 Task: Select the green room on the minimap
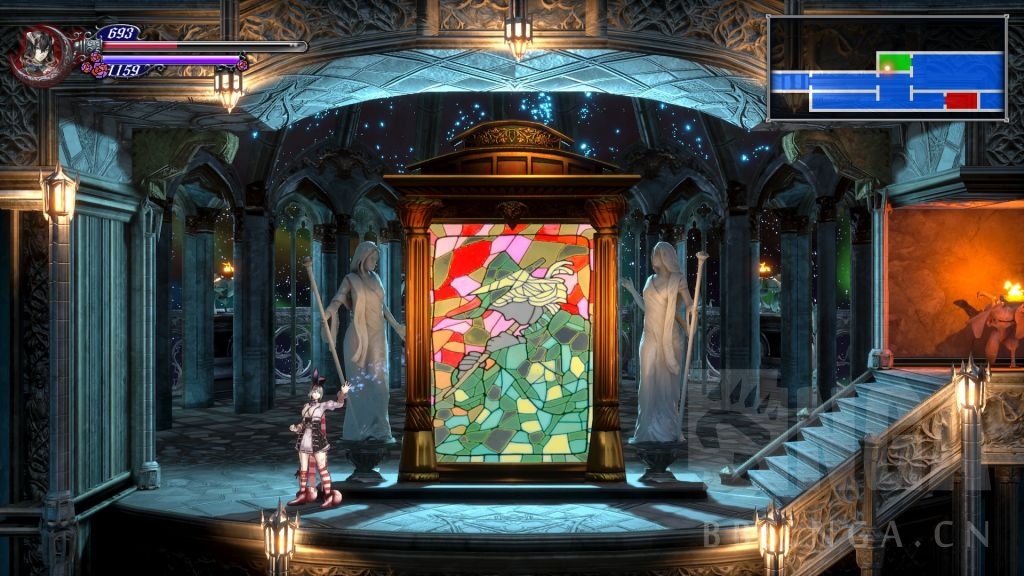tap(895, 62)
